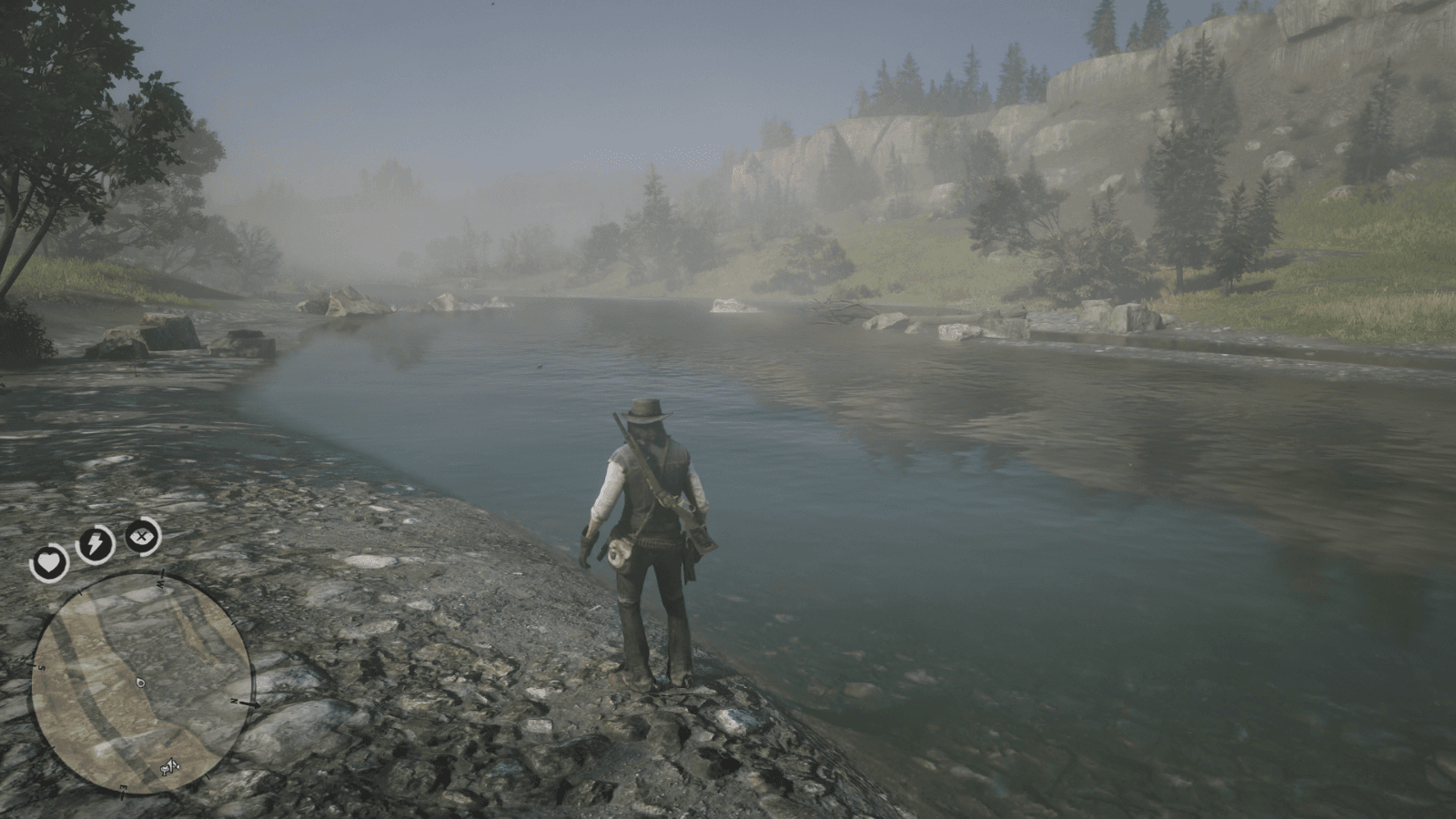Click the East marker at the minimap bottom
The image size is (1456, 819).
point(125,786)
